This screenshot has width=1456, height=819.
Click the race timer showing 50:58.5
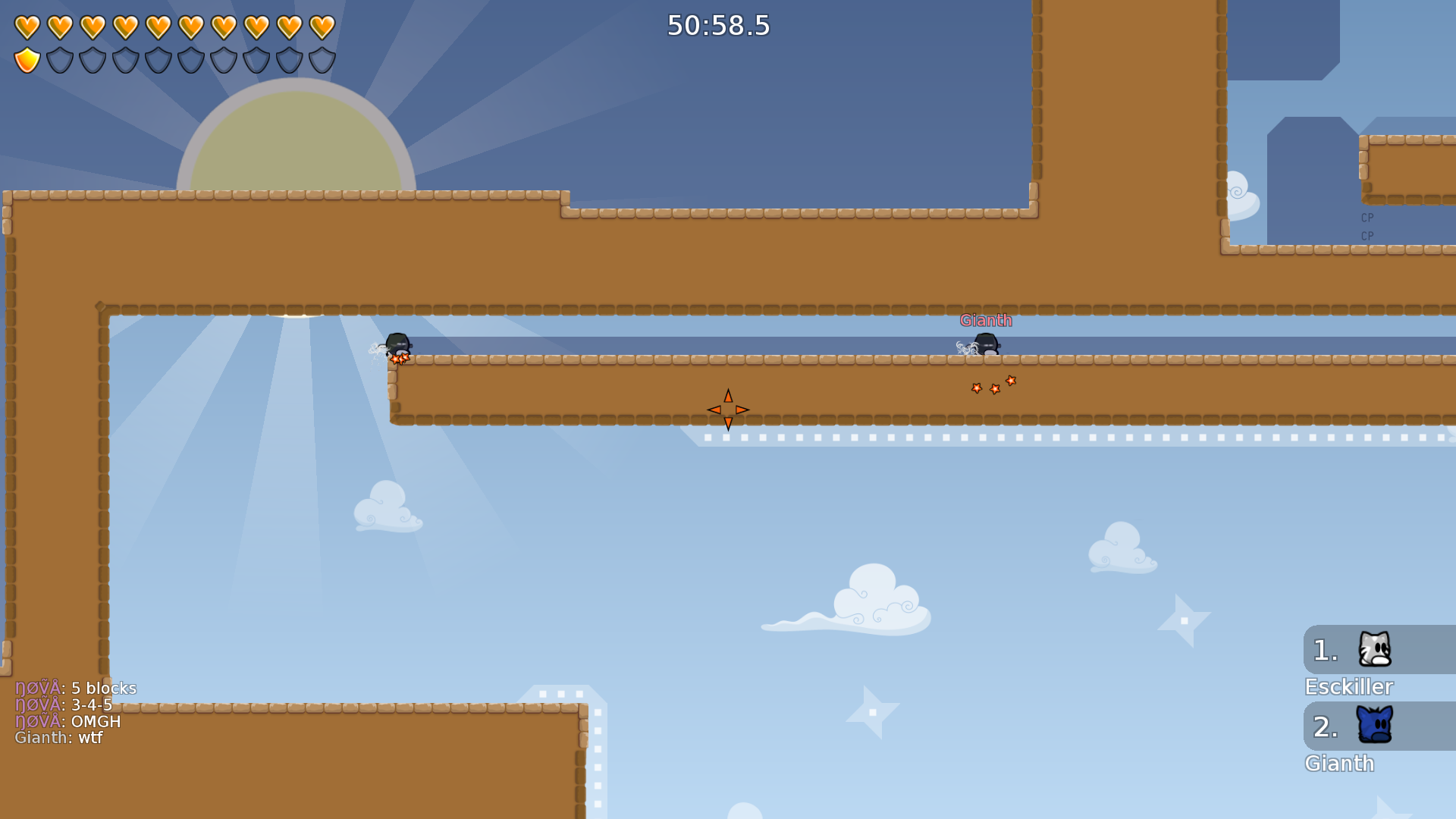tap(717, 27)
